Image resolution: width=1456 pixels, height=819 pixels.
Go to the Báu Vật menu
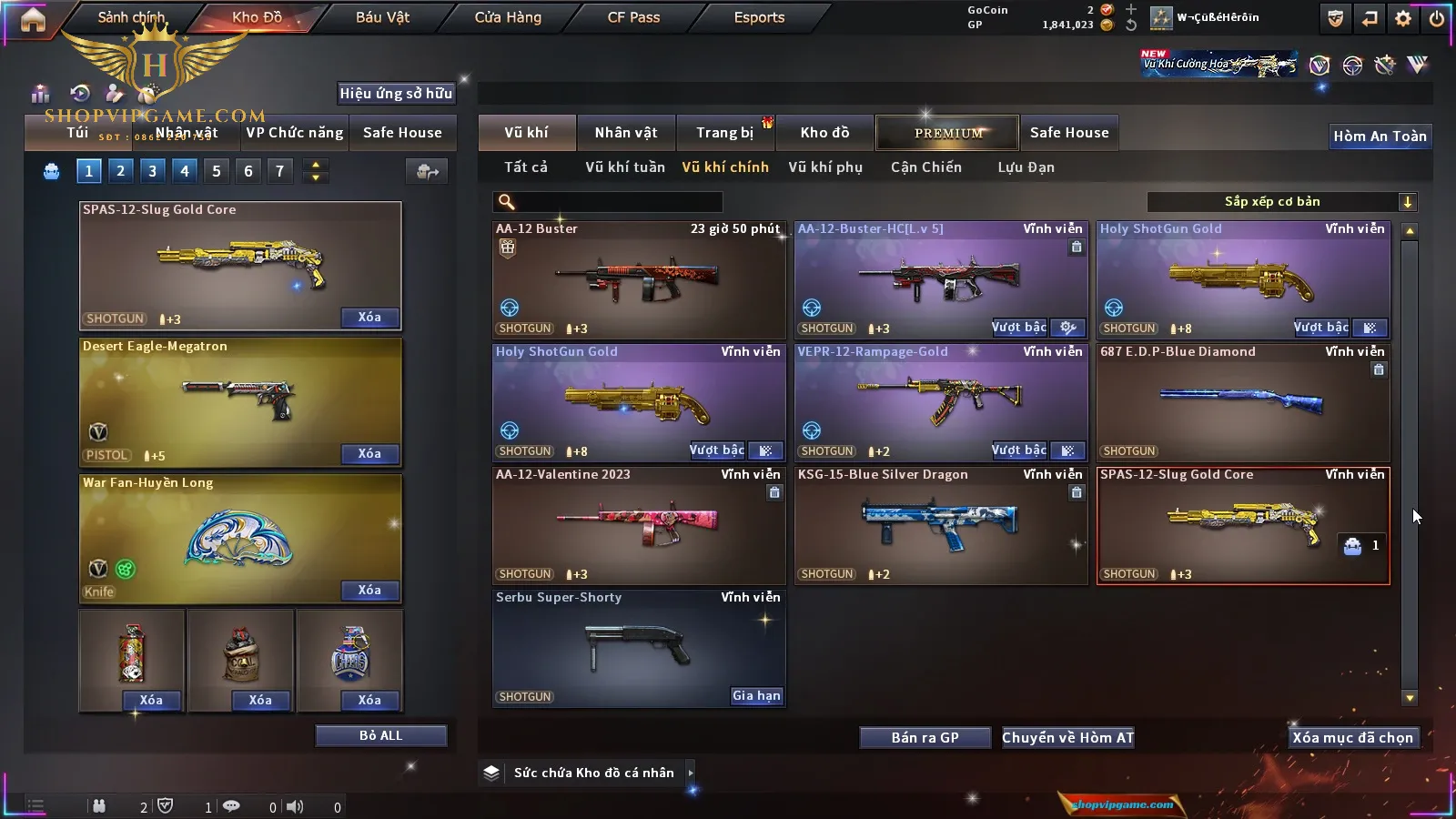[x=382, y=17]
